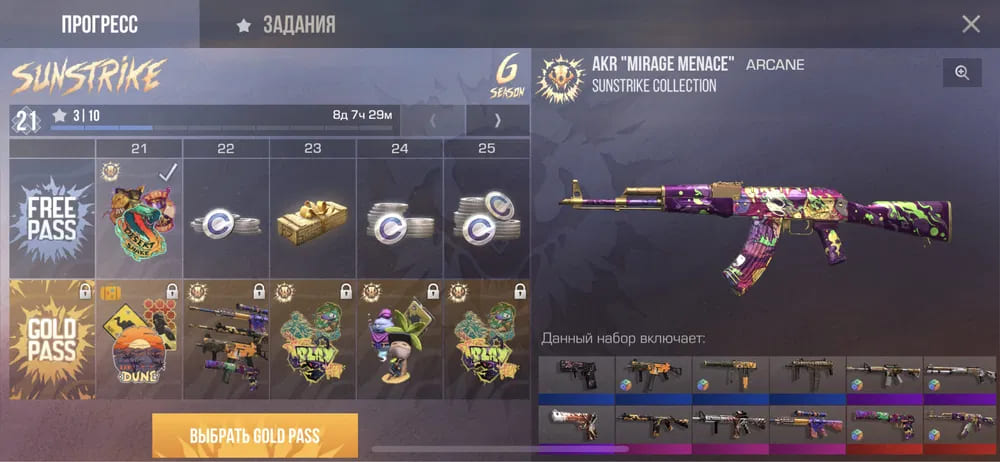Viewport: 1000px width, 462px height.
Task: Pick the black pistol skin in the set list
Action: pos(576,377)
